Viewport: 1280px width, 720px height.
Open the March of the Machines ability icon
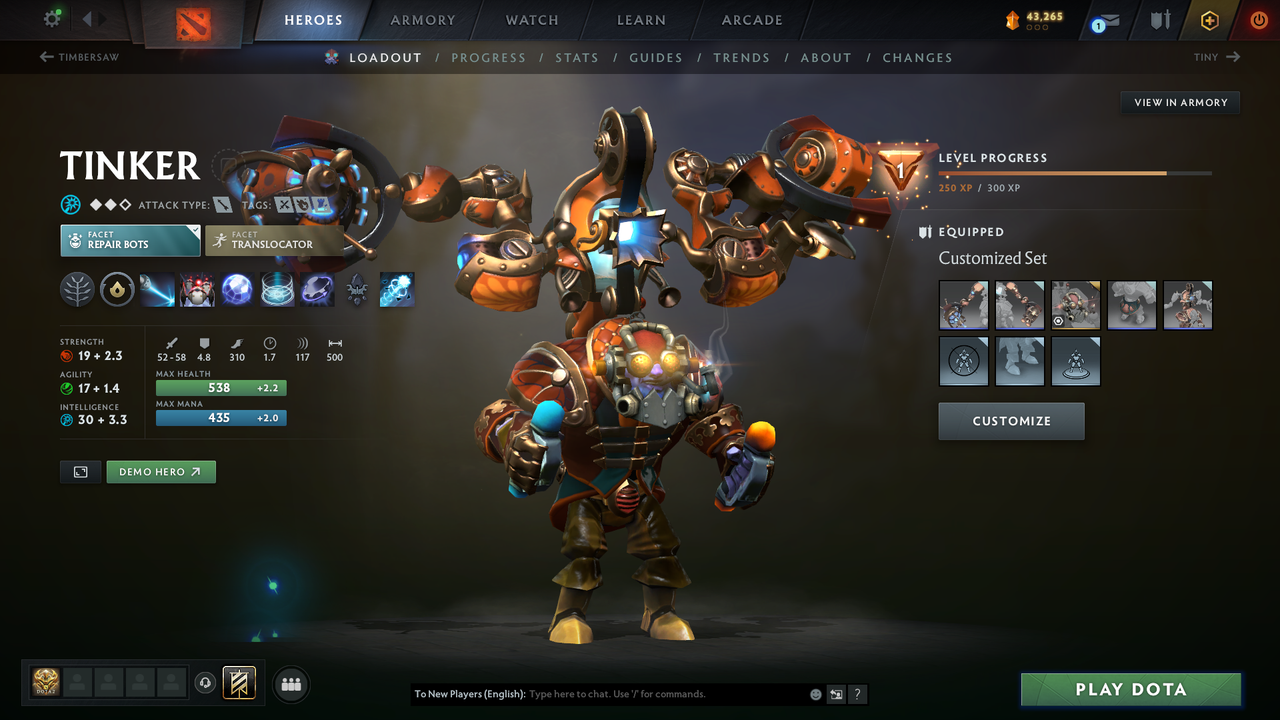[197, 290]
